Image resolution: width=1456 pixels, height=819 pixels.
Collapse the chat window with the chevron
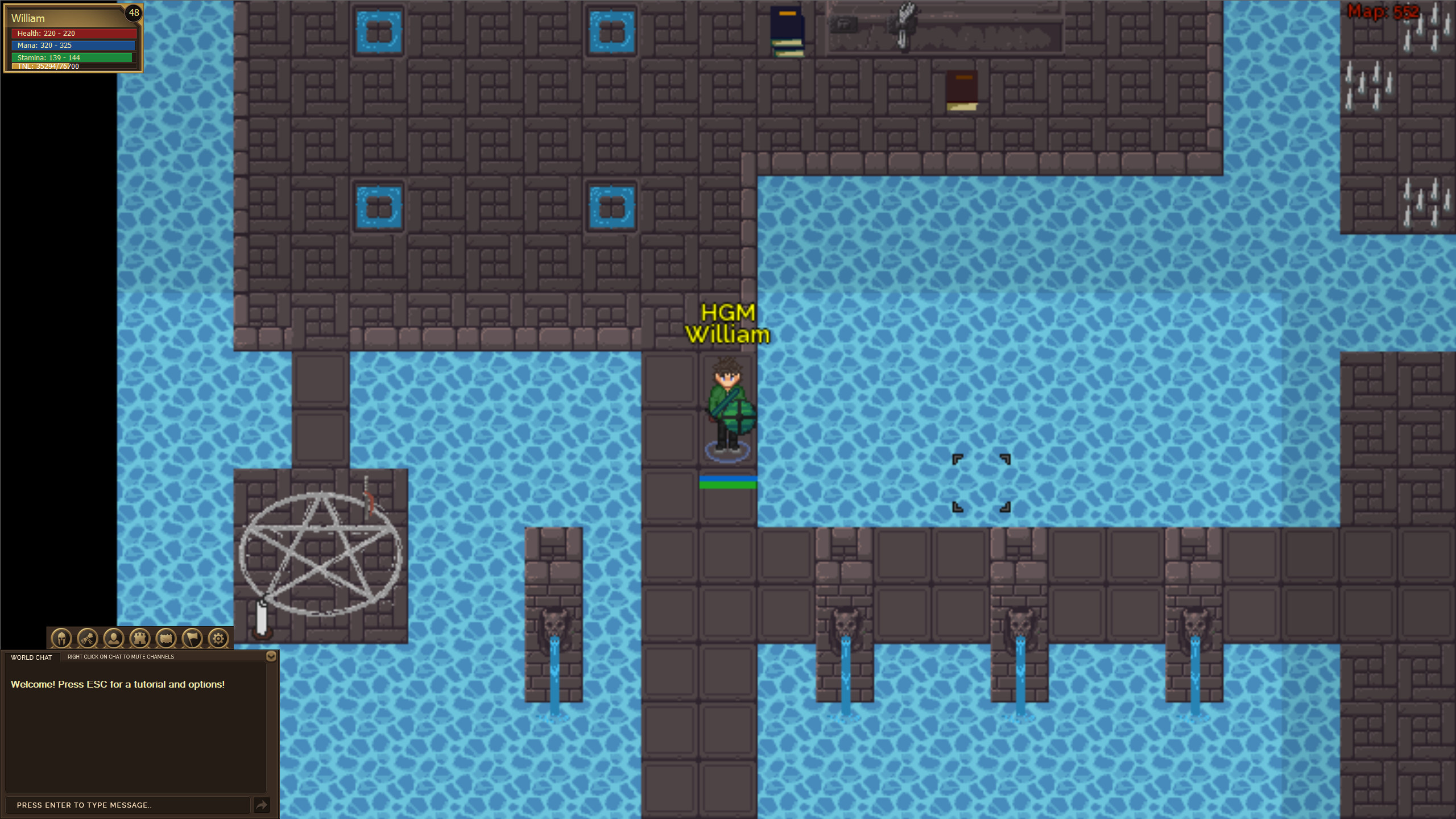(x=271, y=656)
